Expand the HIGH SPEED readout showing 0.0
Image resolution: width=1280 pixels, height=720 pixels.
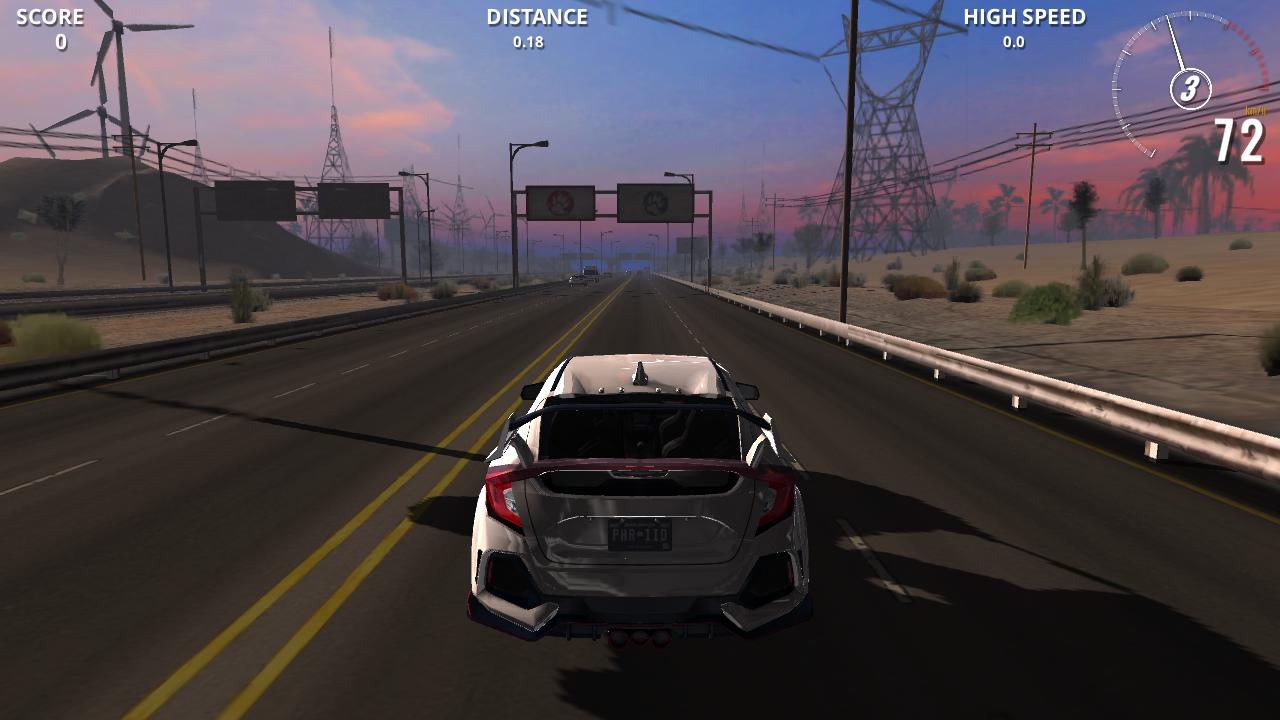pyautogui.click(x=1012, y=43)
